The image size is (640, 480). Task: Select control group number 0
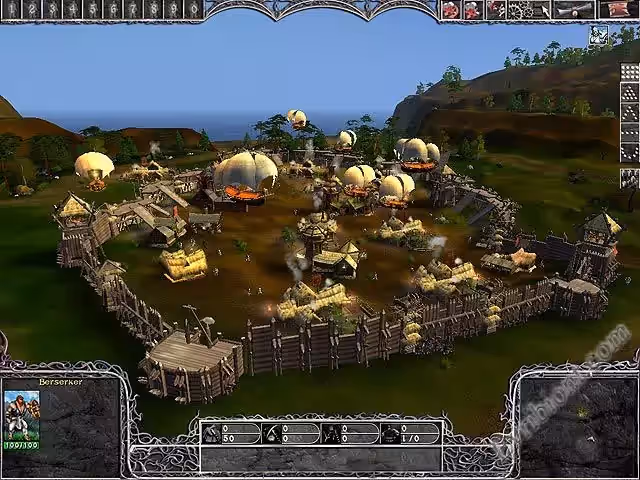(192, 9)
